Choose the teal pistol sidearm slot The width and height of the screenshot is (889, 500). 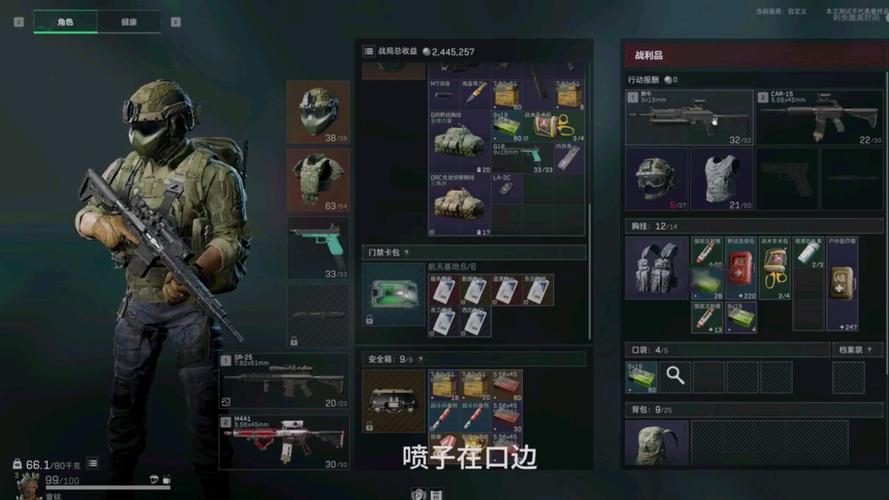click(318, 246)
